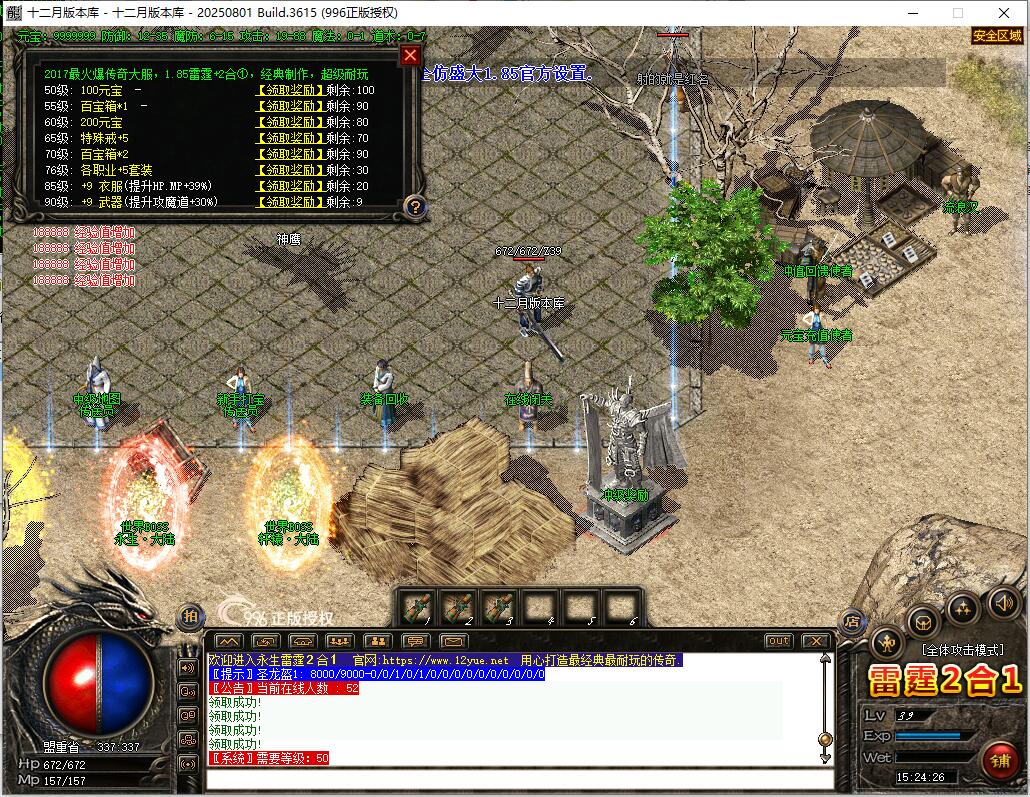Open the skills sparkle icon
This screenshot has height=797, width=1030.
pos(963,606)
